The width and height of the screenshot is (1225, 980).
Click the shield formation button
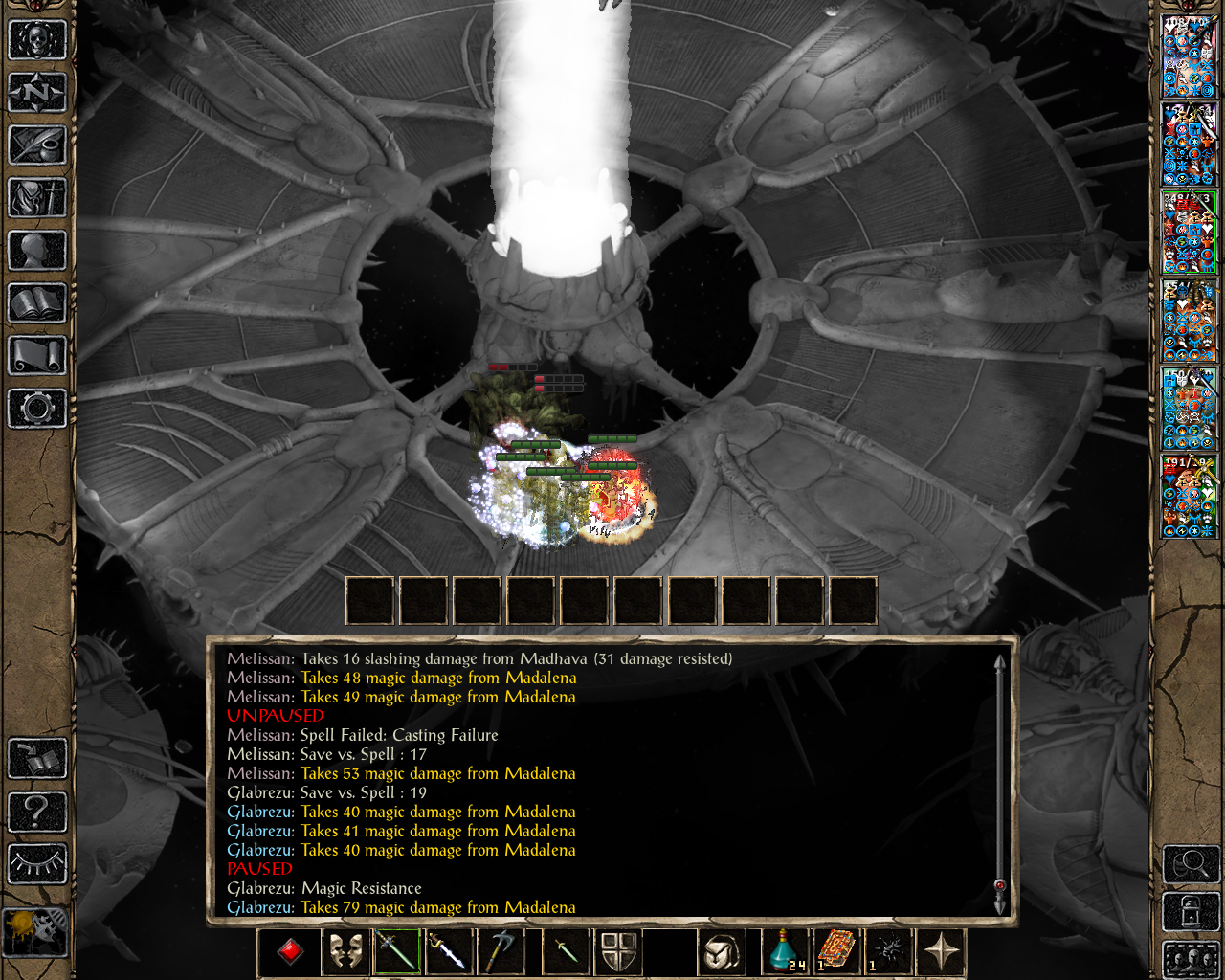coord(618,951)
